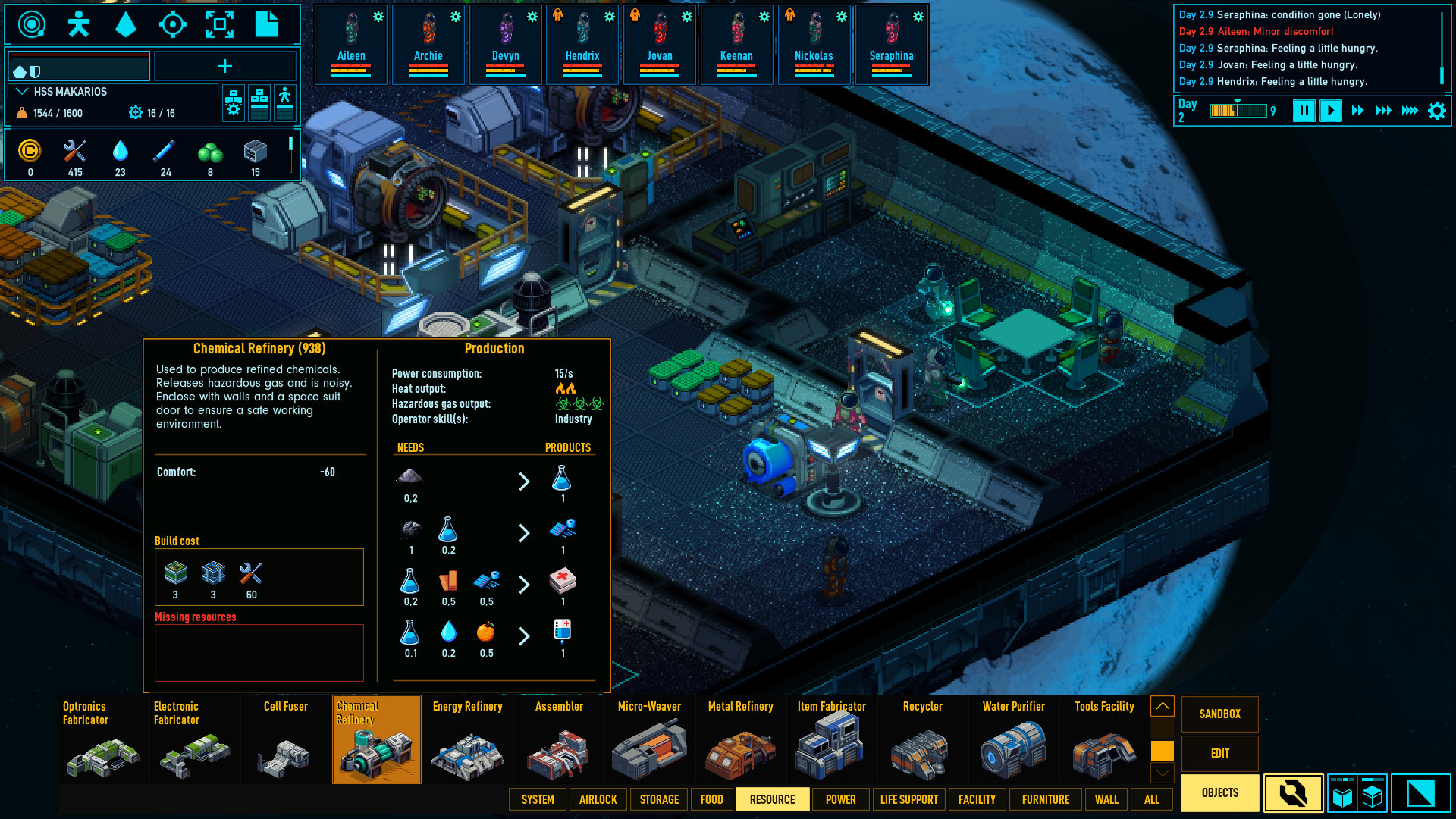Image resolution: width=1456 pixels, height=819 pixels.
Task: Click the expand/fullscreen icon in the toolbar
Action: click(221, 24)
